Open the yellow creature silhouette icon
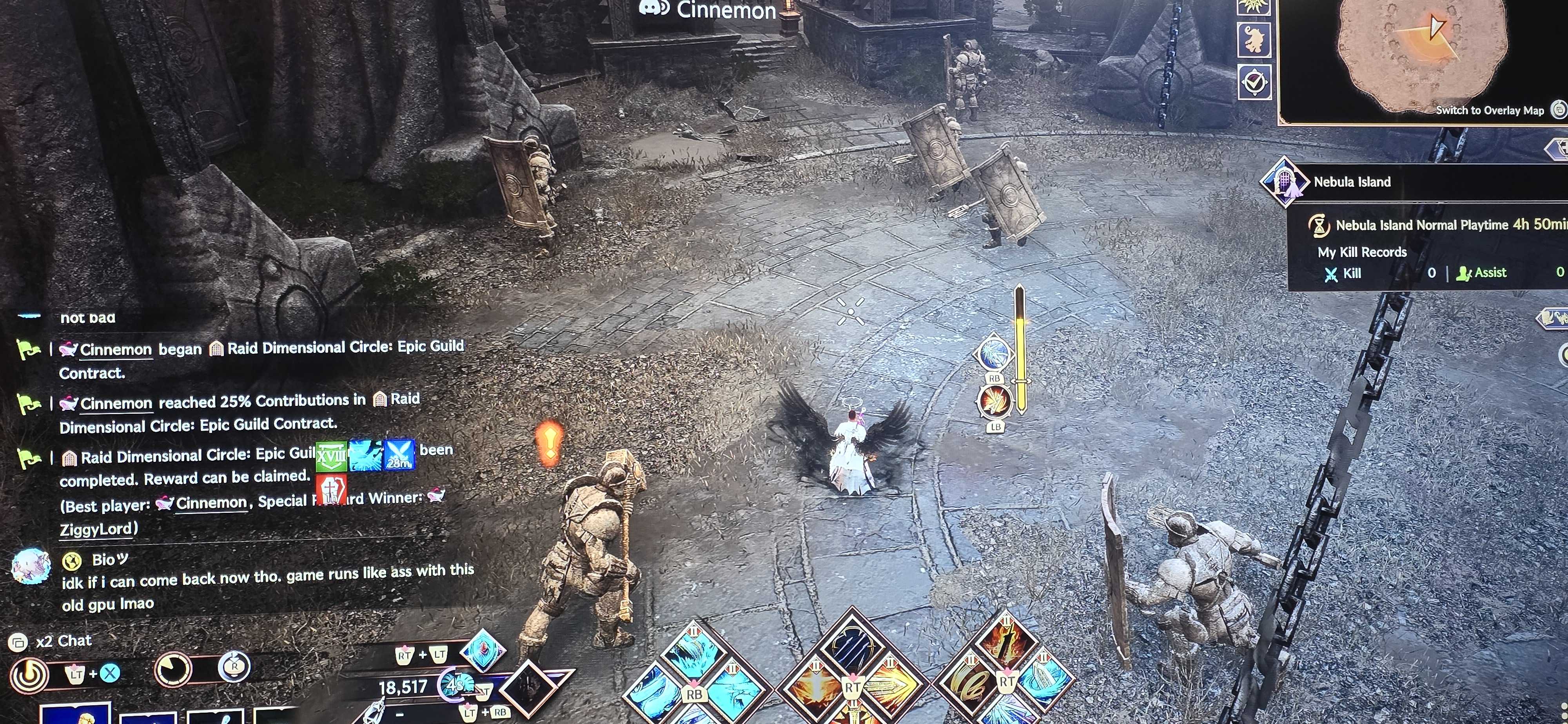 1254,39
